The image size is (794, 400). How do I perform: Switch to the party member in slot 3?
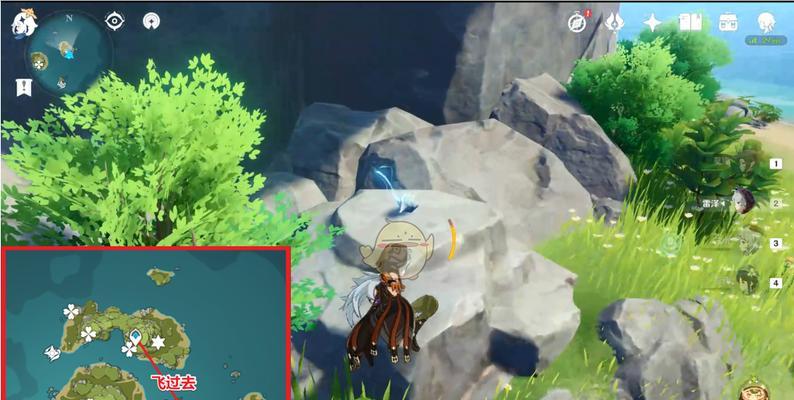tap(747, 242)
